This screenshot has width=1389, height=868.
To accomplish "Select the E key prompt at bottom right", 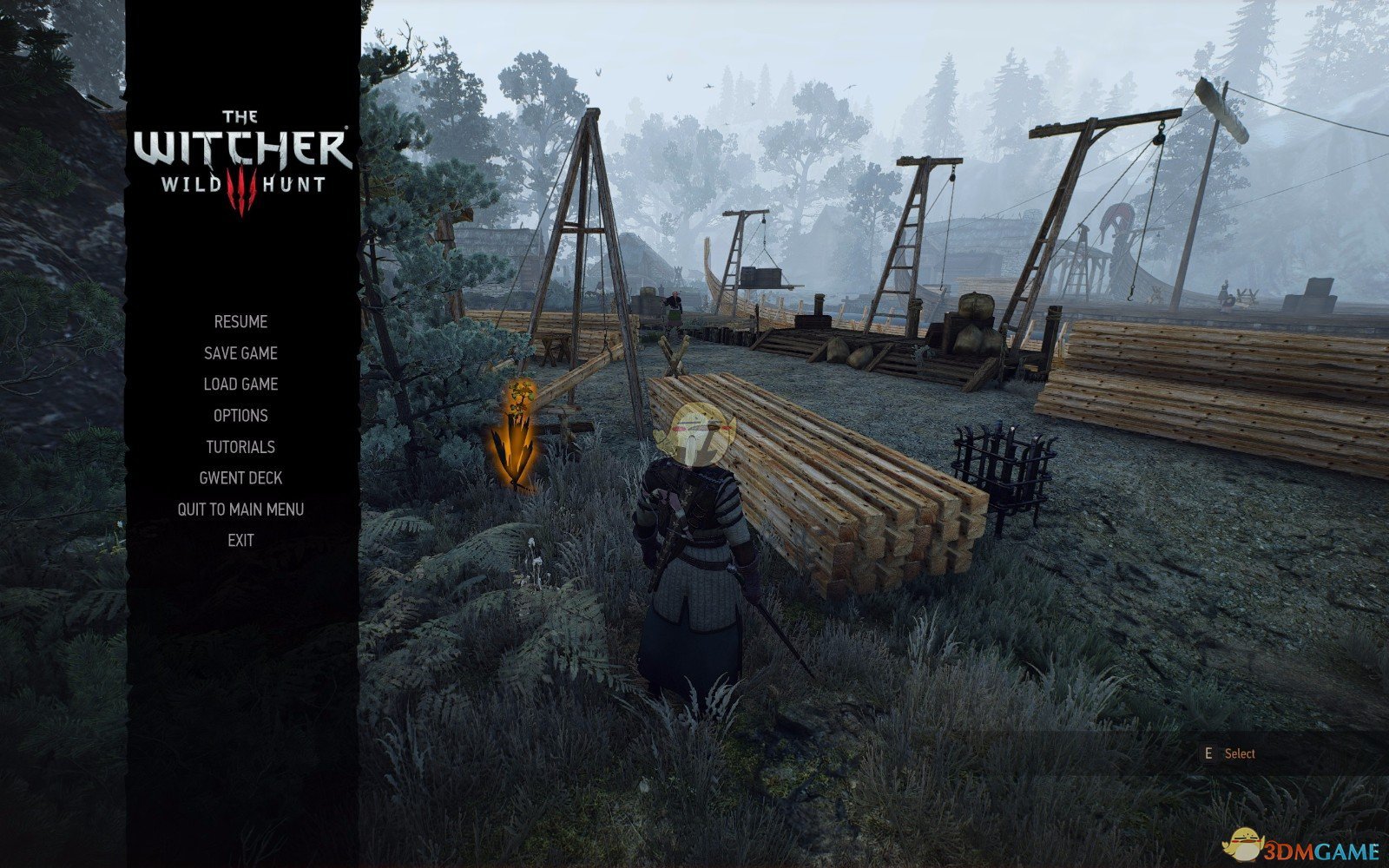I will (x=1210, y=753).
